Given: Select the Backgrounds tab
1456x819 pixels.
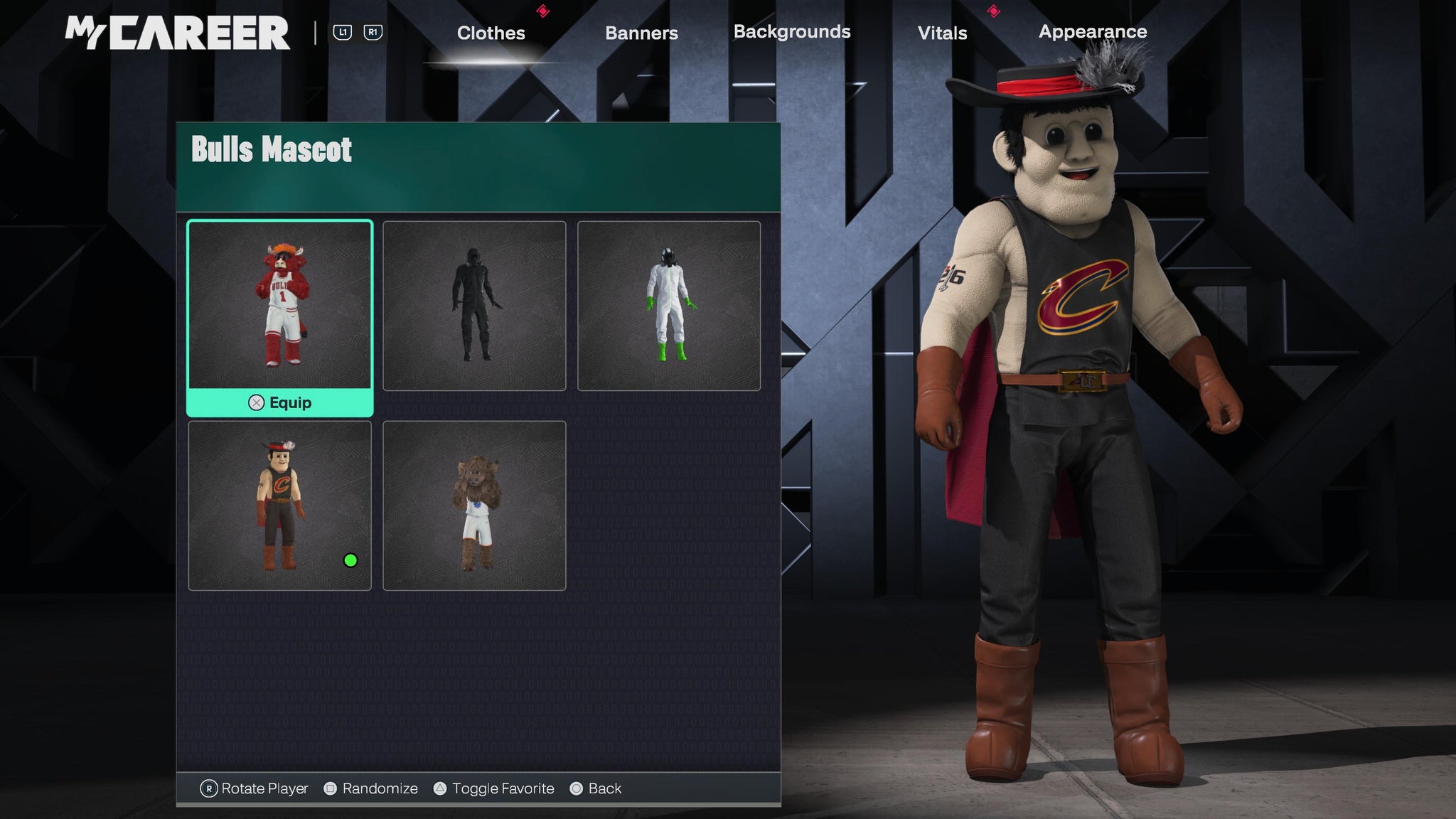Looking at the screenshot, I should coord(792,32).
